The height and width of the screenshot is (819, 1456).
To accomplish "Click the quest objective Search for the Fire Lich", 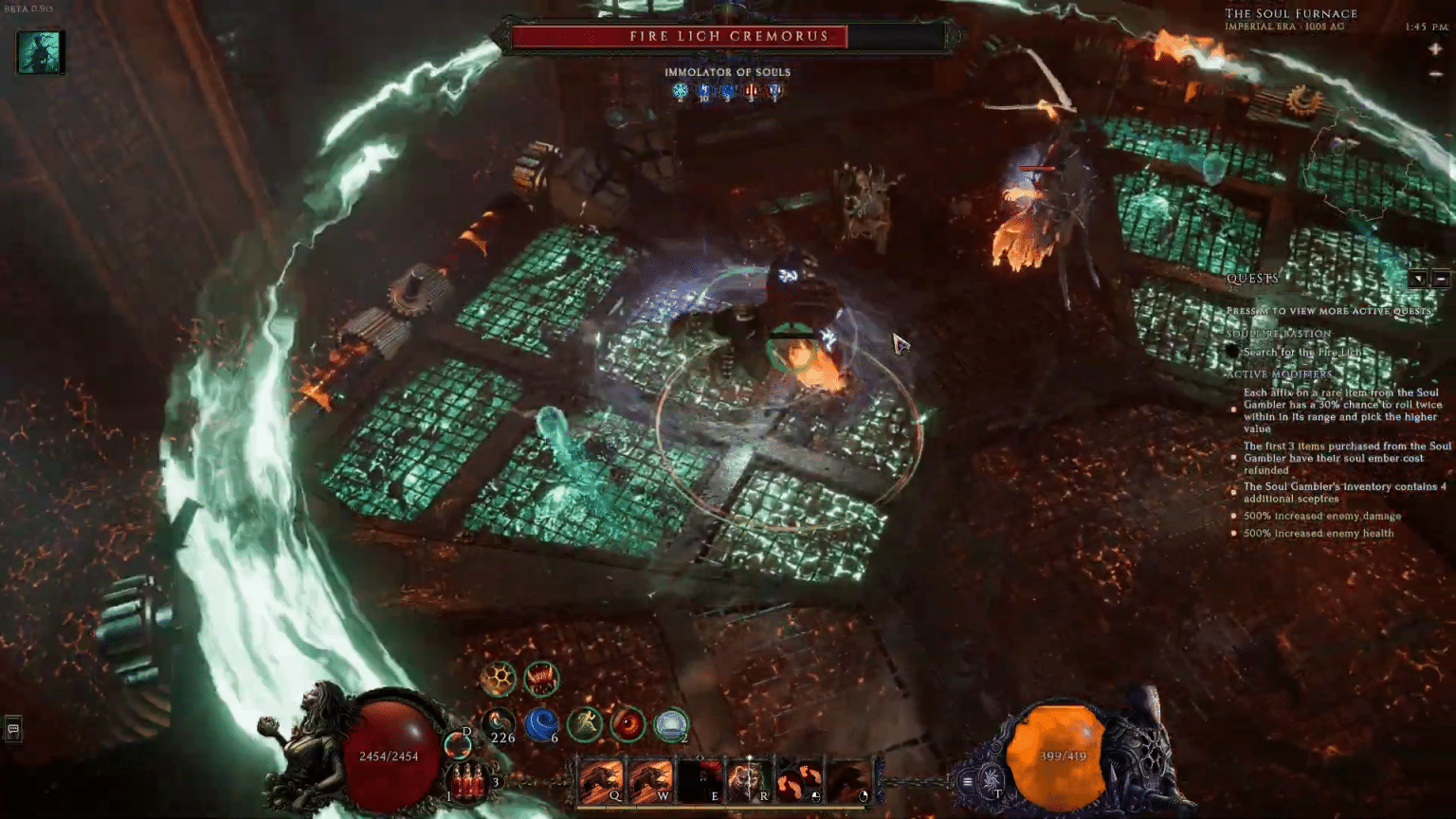I will (1303, 351).
